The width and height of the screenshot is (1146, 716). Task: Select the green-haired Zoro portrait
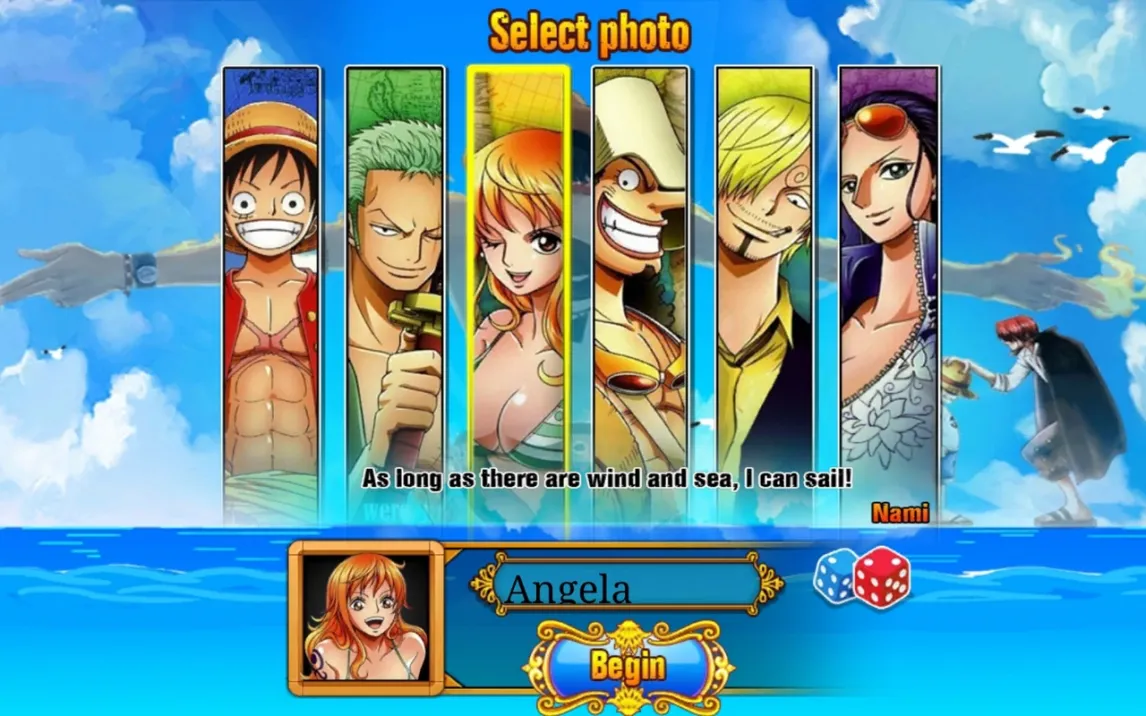pos(395,290)
